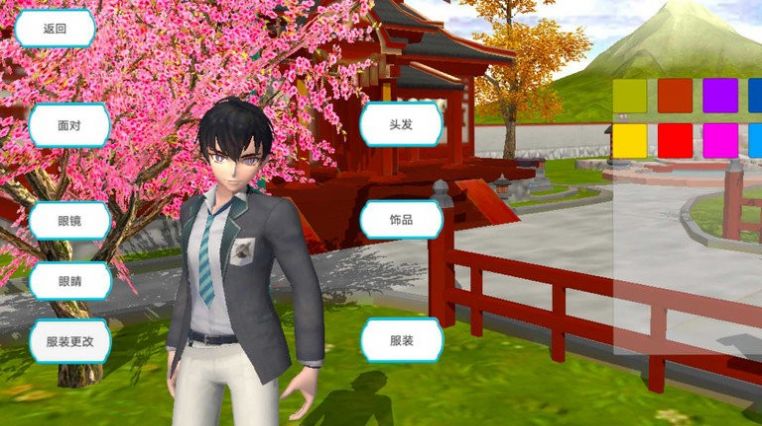The image size is (762, 426).
Task: Choose the 眼睛 eyes option
Action: pyautogui.click(x=69, y=281)
